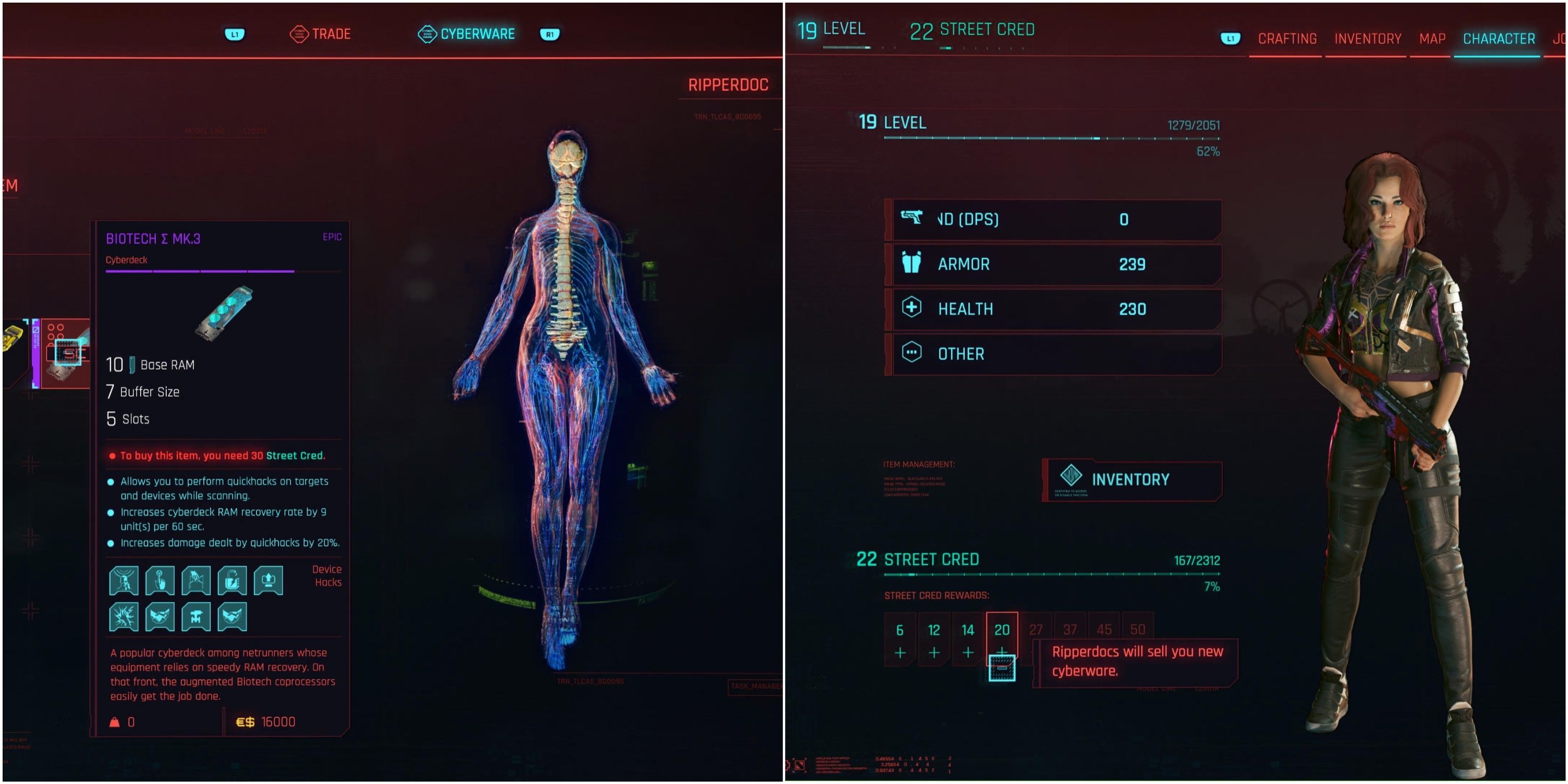
Task: Go to the Inventory tab
Action: click(x=1367, y=39)
